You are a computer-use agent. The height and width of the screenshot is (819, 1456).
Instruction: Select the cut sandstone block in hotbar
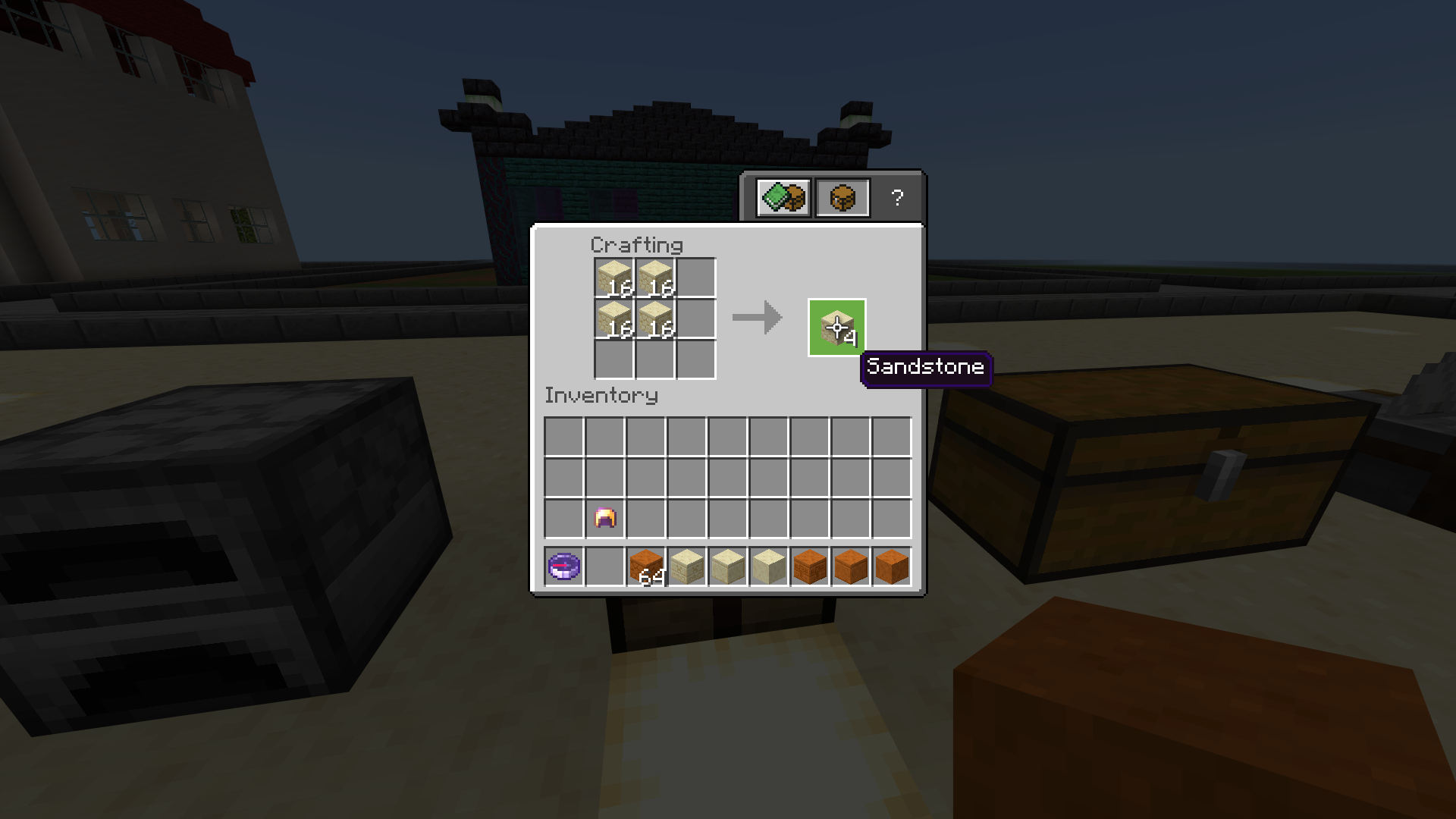(x=729, y=567)
